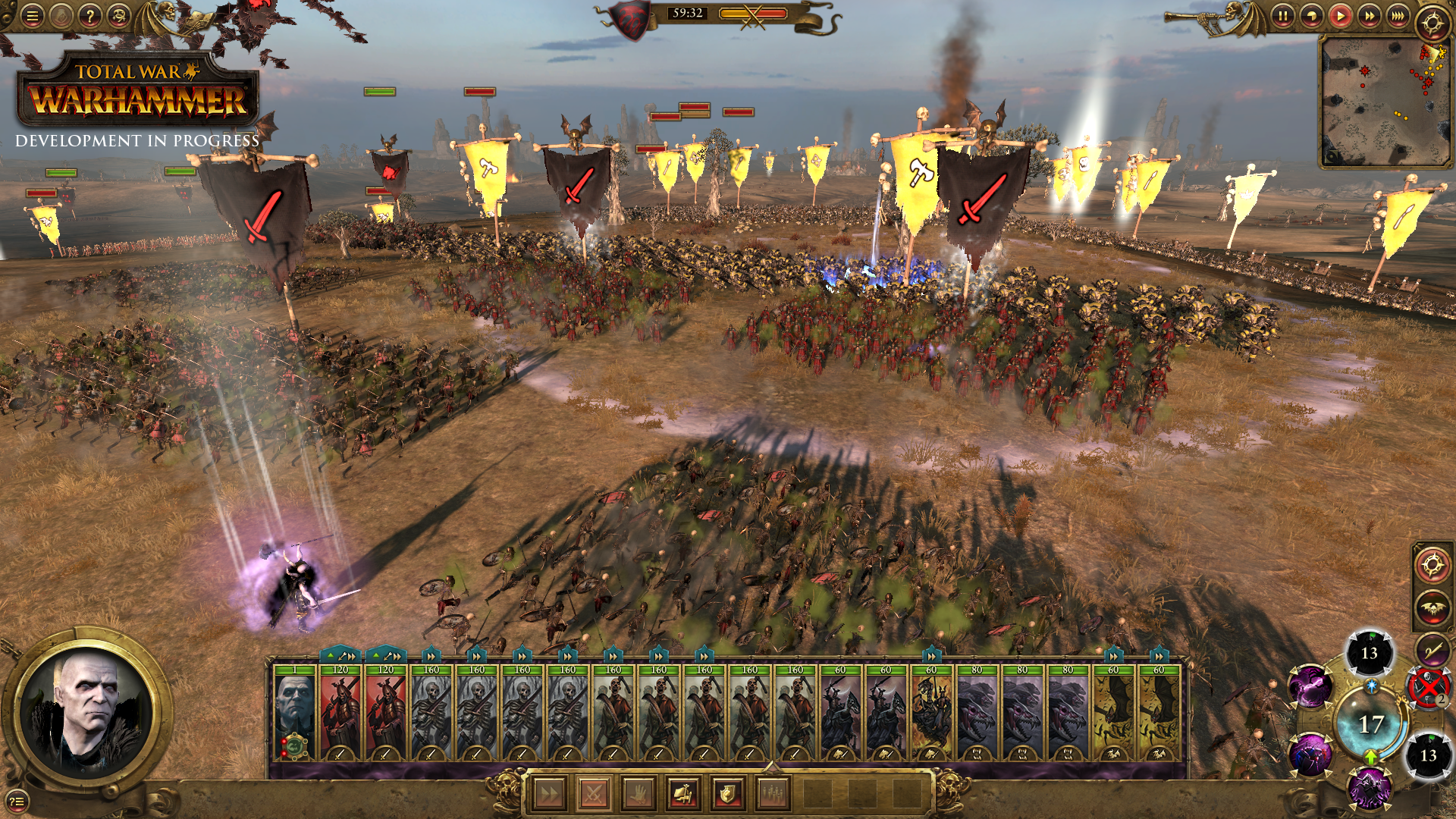This screenshot has height=819, width=1456.
Task: Switch to fastest battle speed
Action: point(1398,16)
